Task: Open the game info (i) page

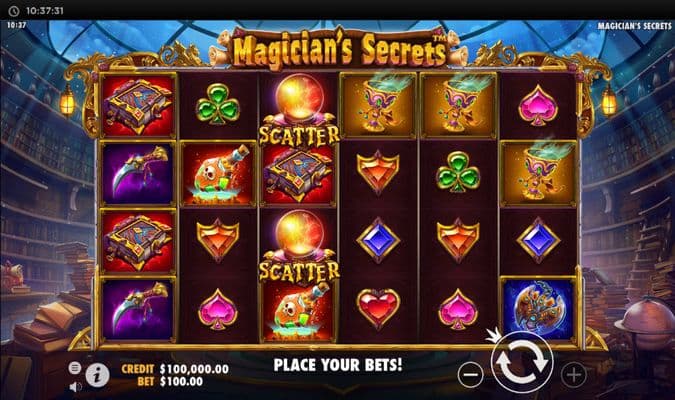Action: click(x=98, y=375)
